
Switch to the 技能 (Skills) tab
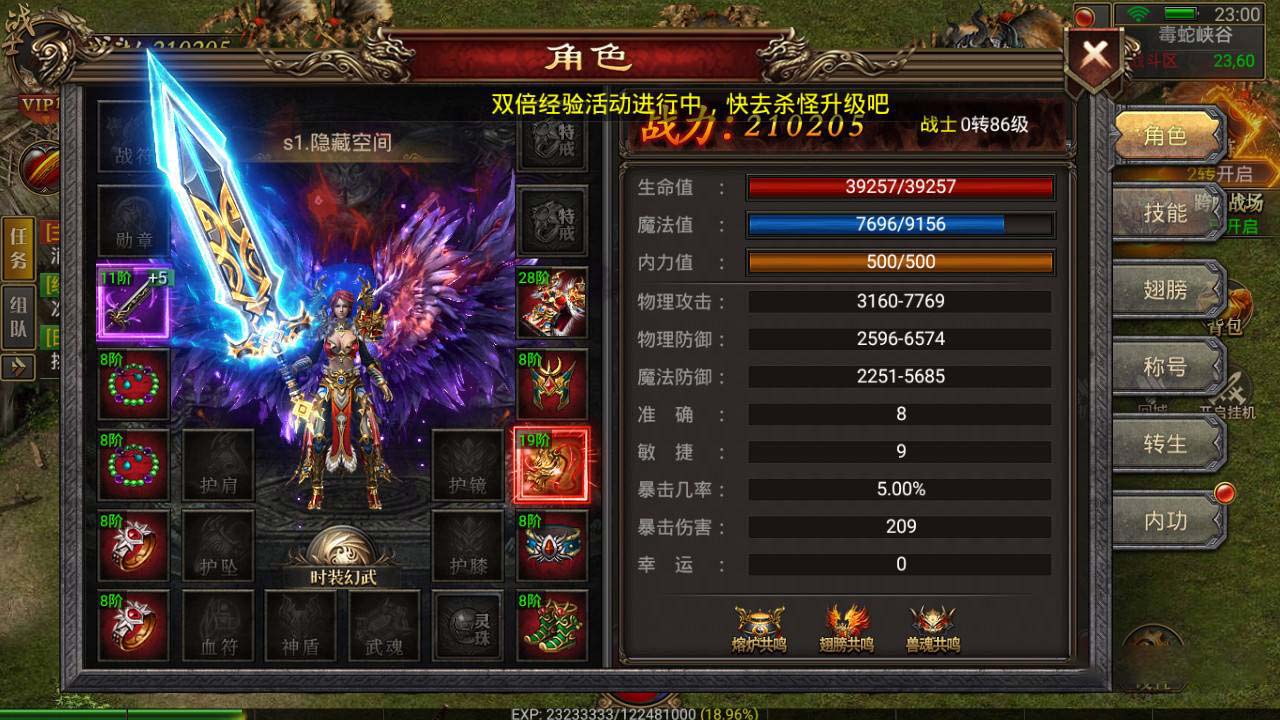coord(1168,215)
